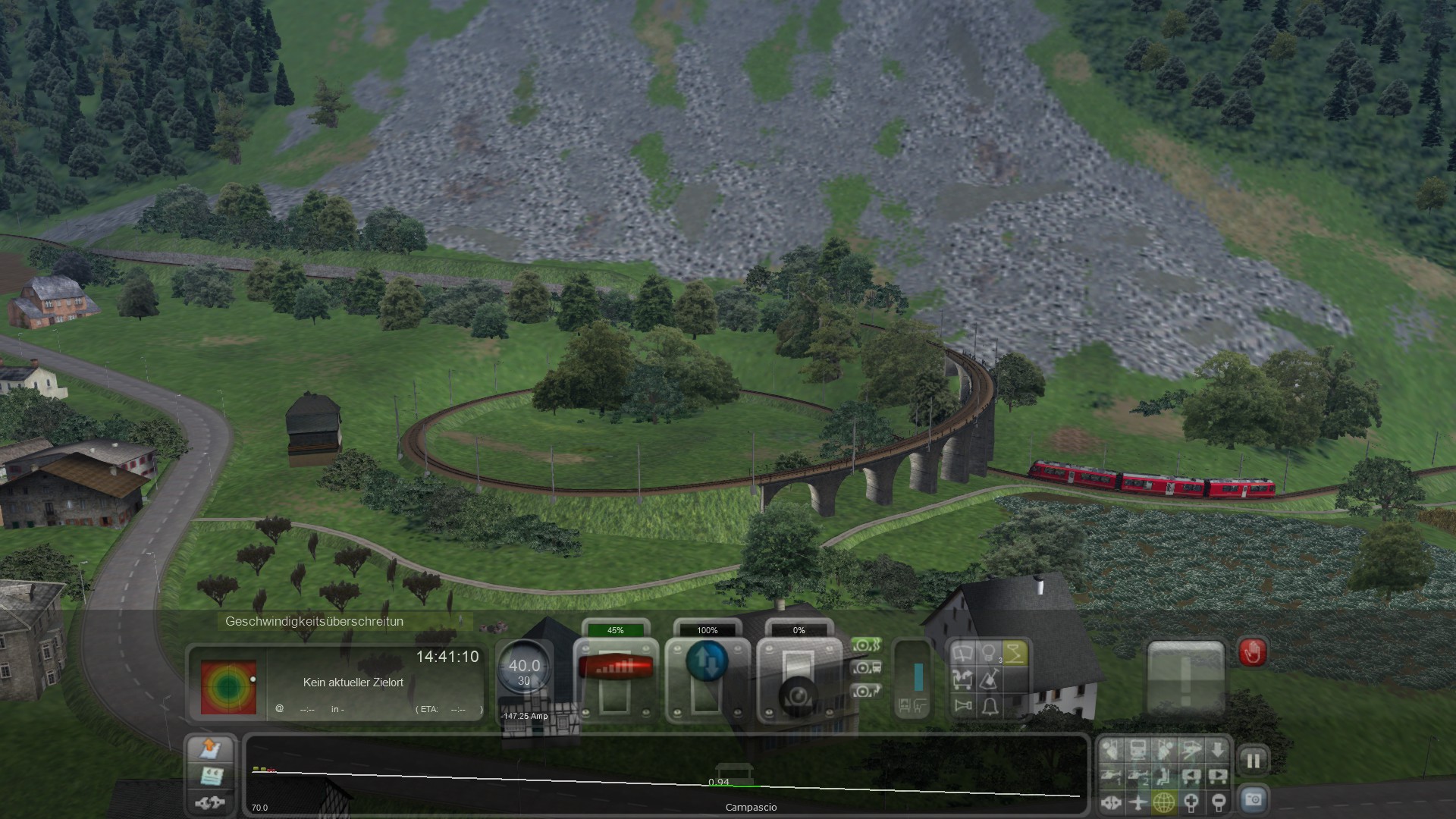Switch the headlights bulb icon
Image resolution: width=1456 pixels, height=819 pixels.
point(988,654)
